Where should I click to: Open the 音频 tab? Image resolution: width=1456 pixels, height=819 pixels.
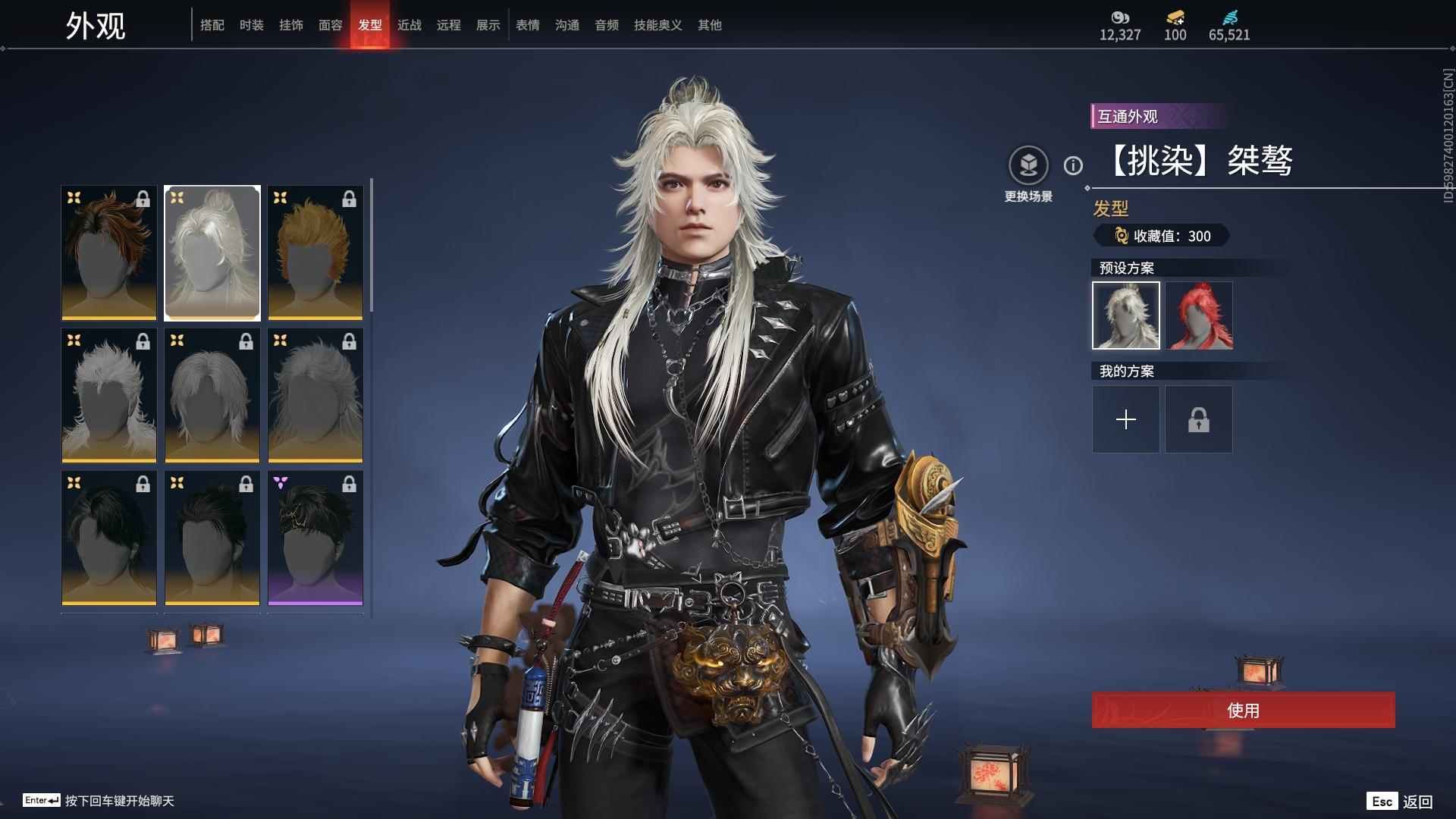click(607, 25)
